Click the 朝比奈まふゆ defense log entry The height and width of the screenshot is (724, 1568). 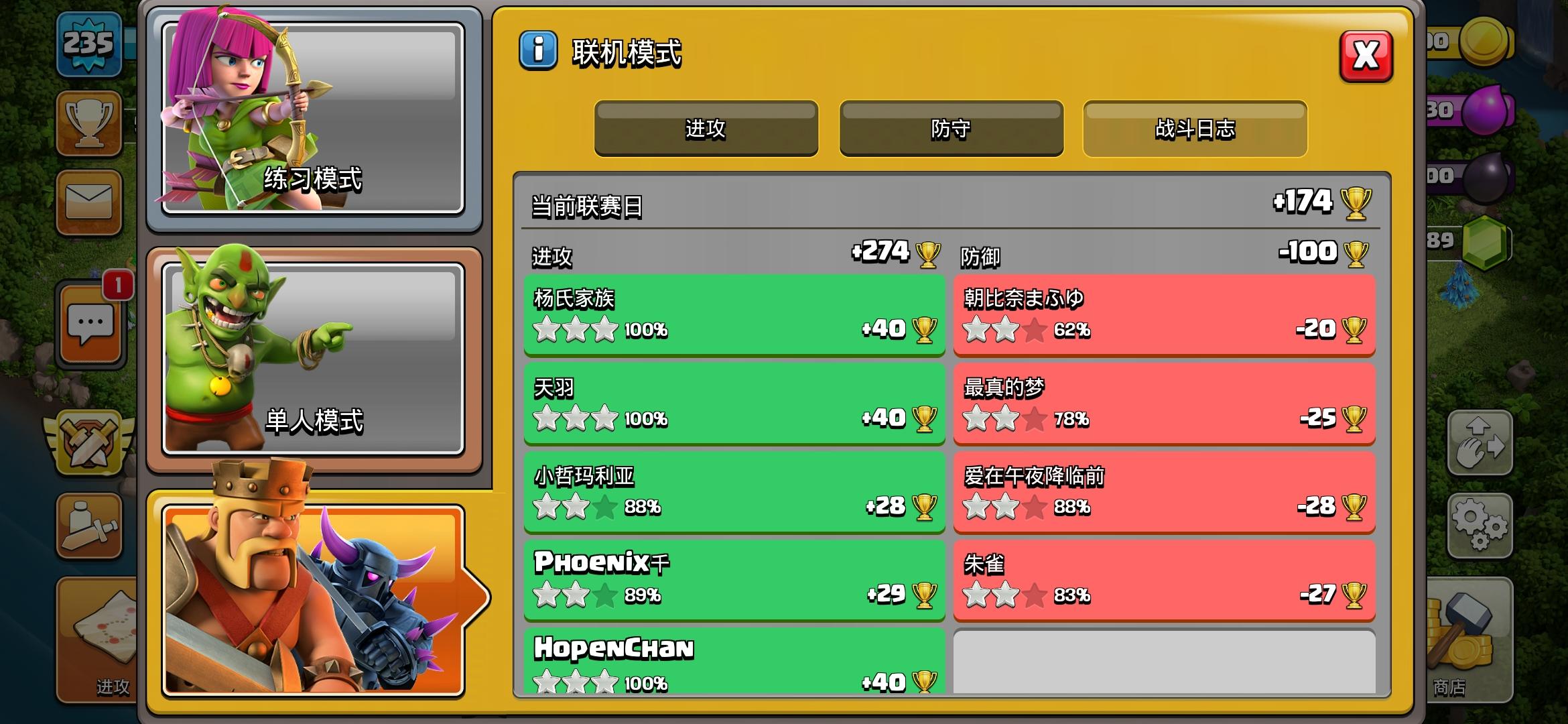[x=1164, y=315]
